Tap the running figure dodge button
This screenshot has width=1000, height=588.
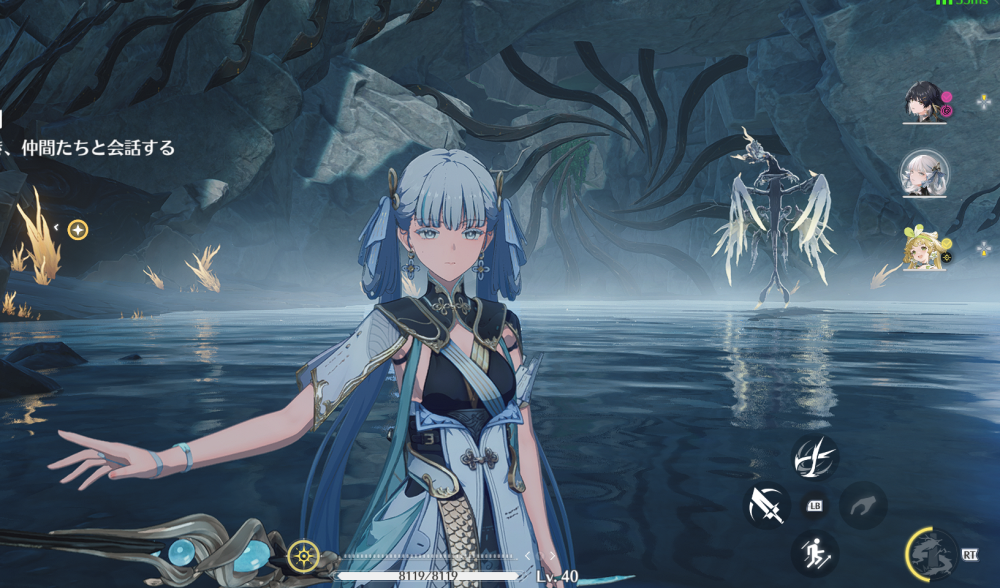(815, 553)
